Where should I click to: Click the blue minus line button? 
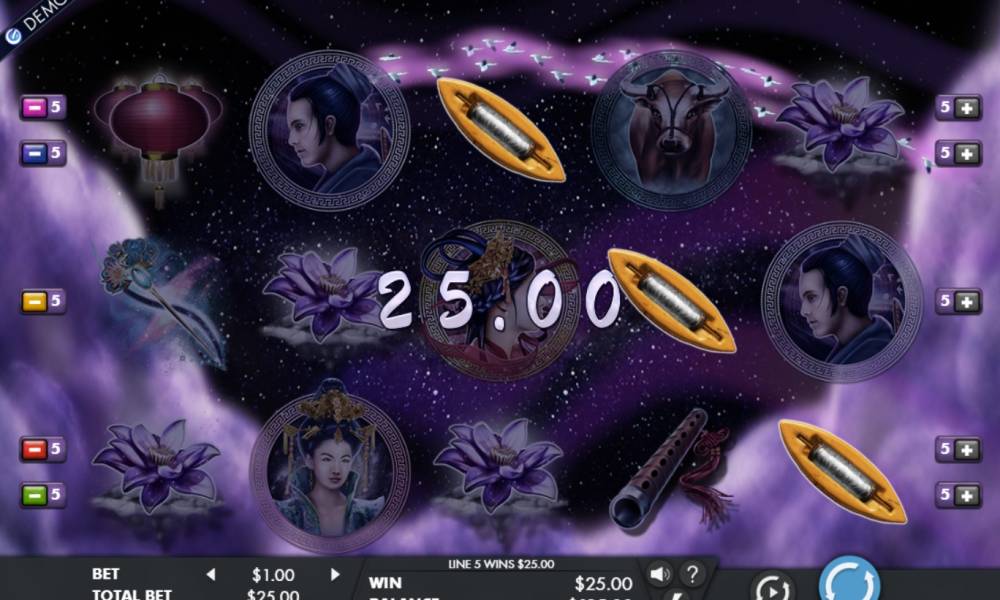click(x=34, y=153)
